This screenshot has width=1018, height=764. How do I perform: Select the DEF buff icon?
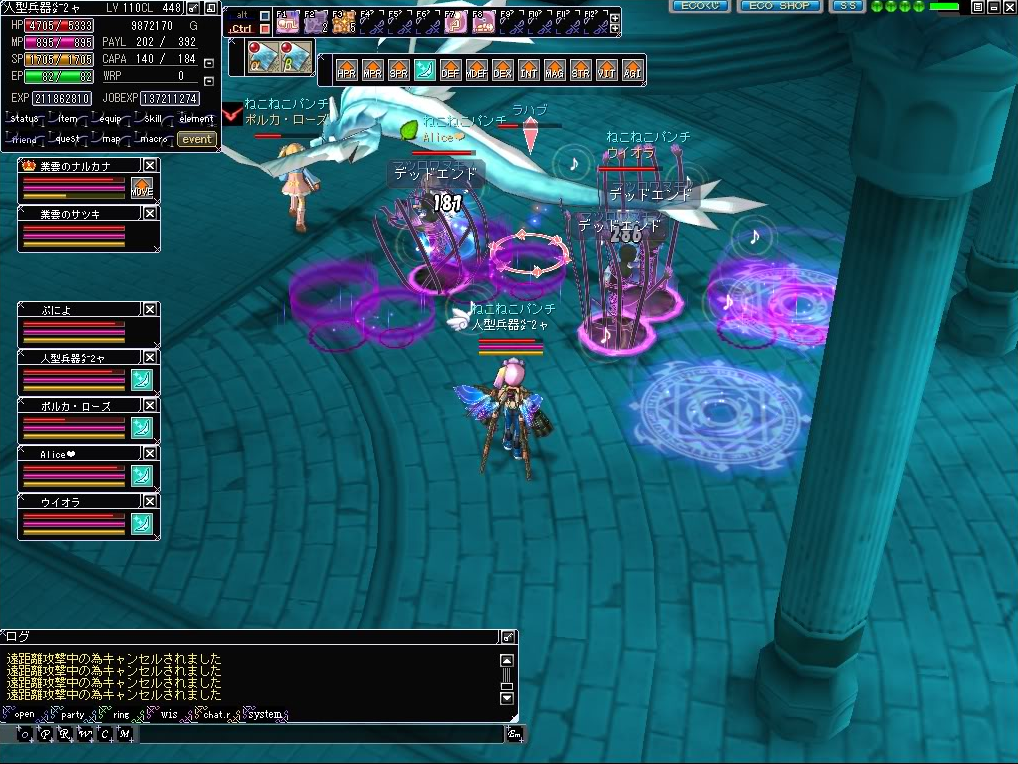450,70
